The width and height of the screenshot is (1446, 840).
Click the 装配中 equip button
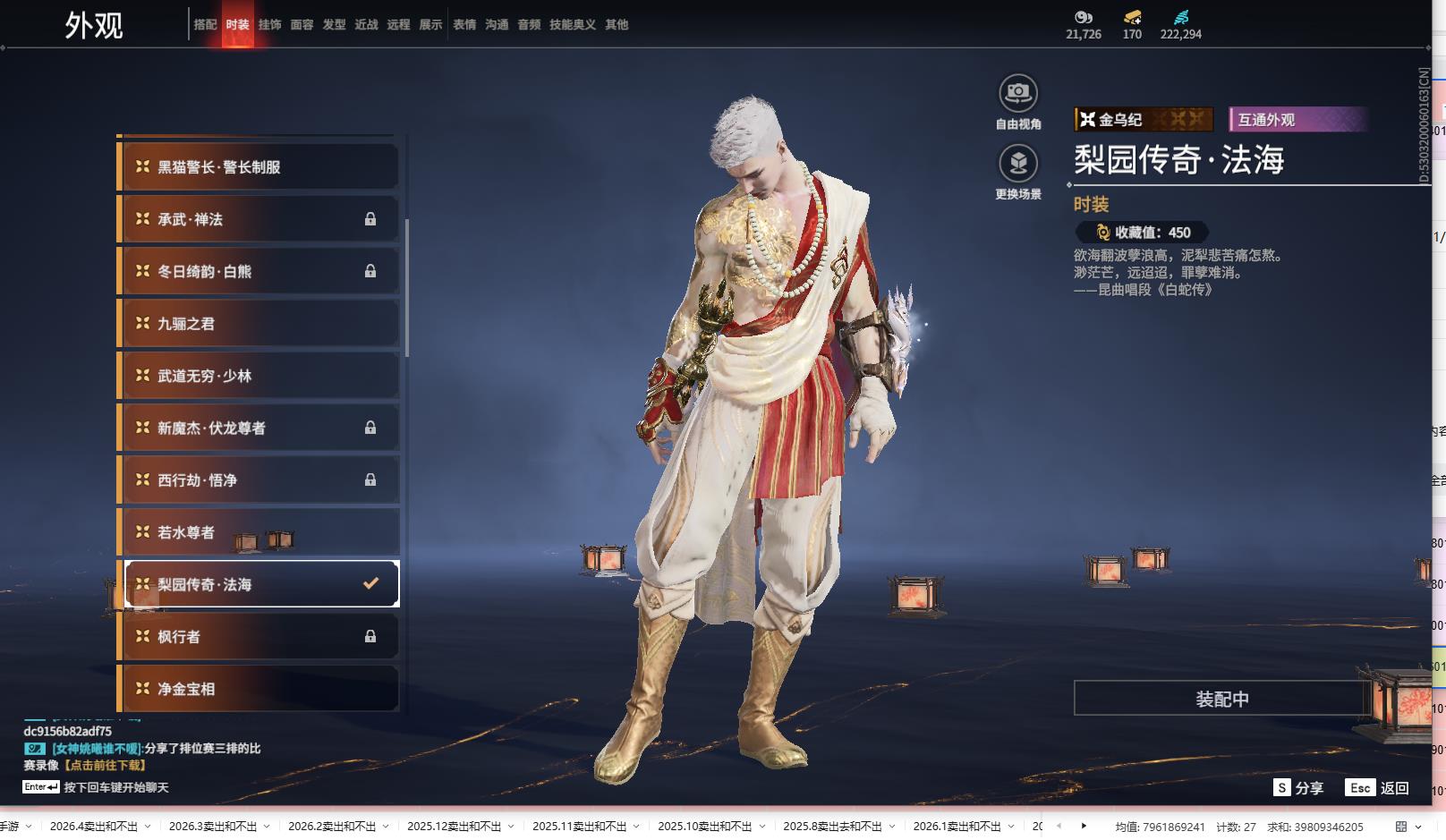[x=1221, y=699]
